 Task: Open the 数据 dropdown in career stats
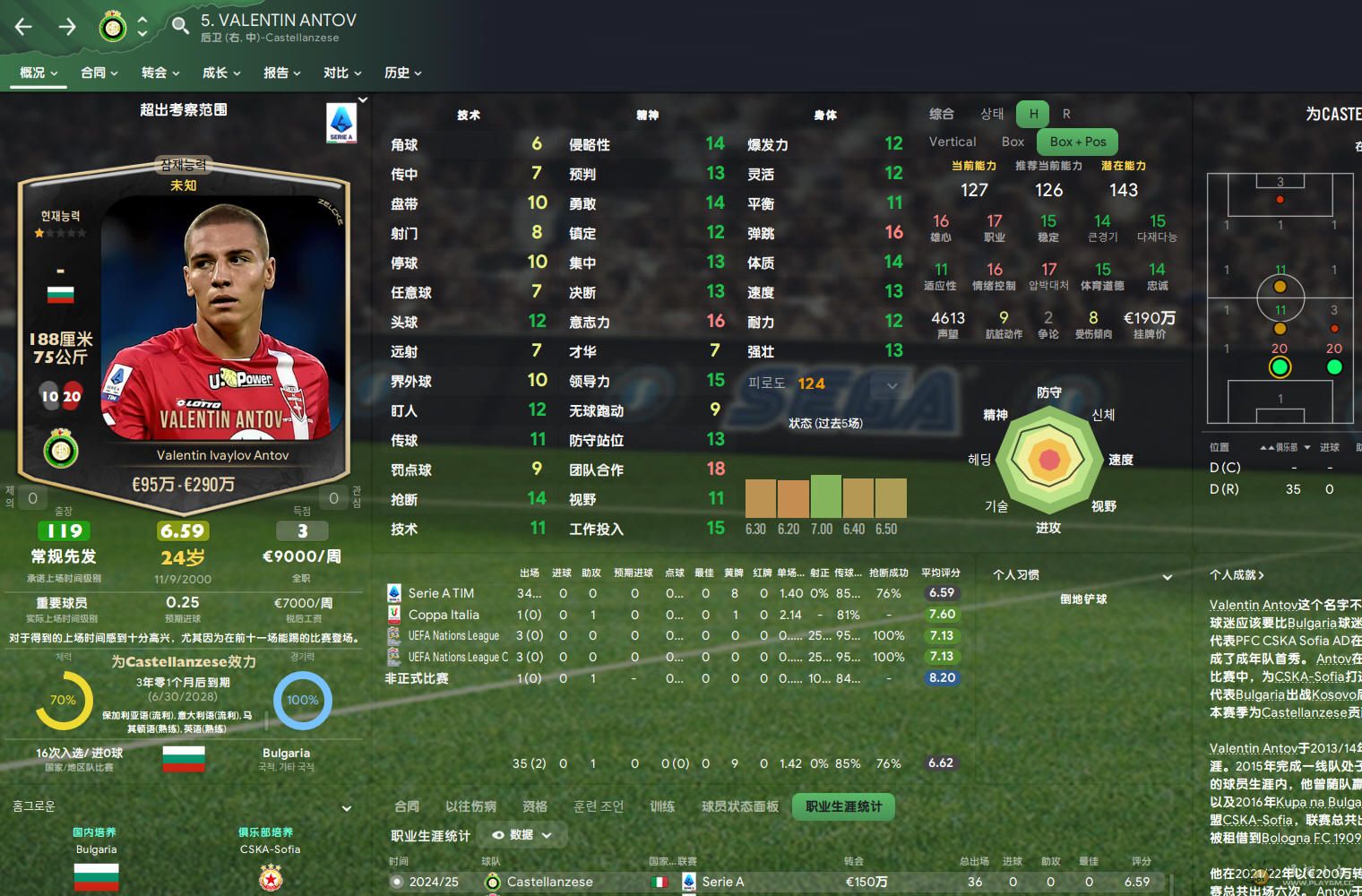point(522,835)
